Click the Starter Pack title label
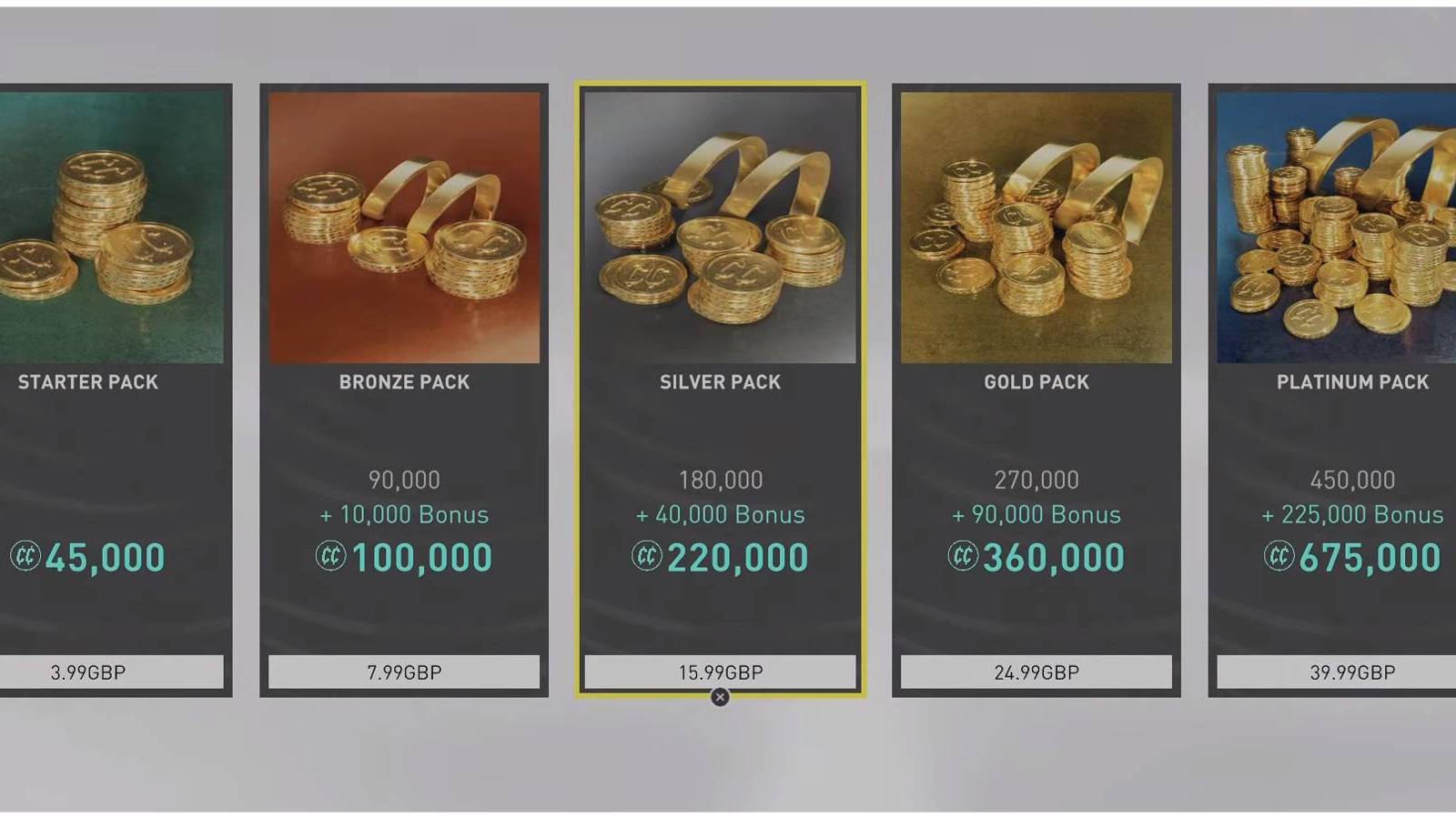This screenshot has width=1456, height=819. click(x=87, y=382)
